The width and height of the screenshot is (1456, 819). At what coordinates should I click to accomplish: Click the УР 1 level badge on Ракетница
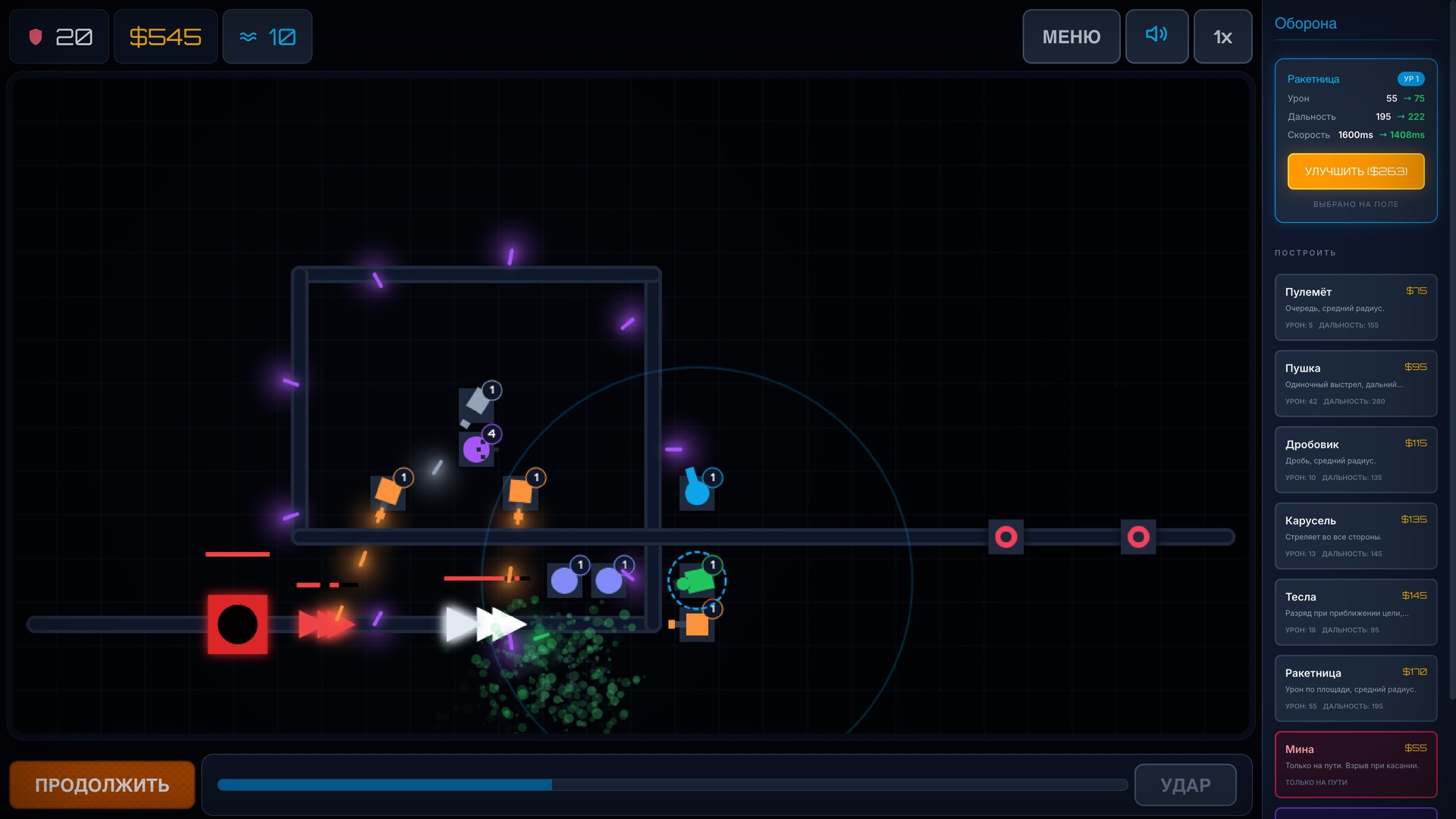pyautogui.click(x=1412, y=79)
